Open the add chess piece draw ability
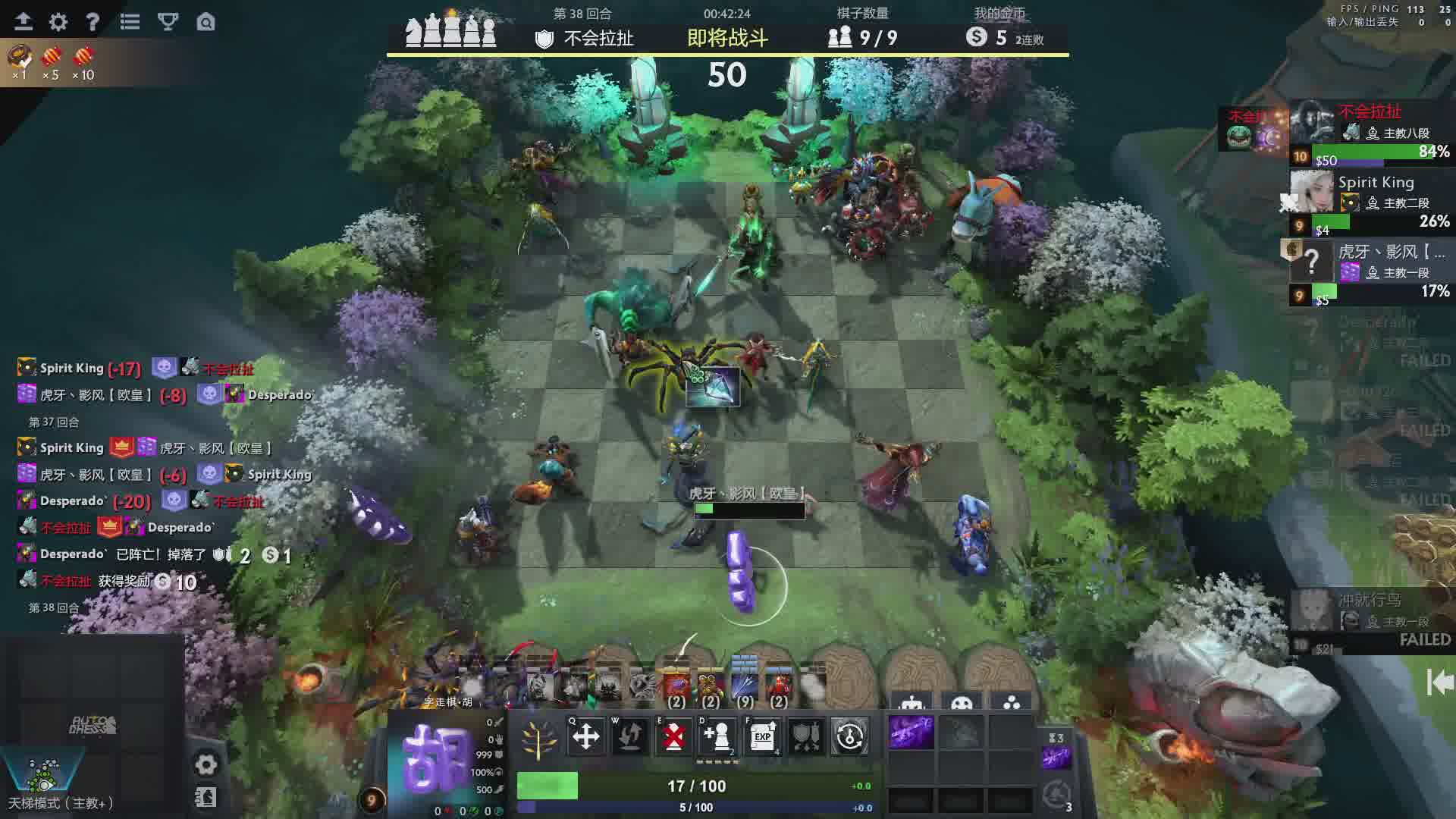The width and height of the screenshot is (1456, 819). [717, 736]
